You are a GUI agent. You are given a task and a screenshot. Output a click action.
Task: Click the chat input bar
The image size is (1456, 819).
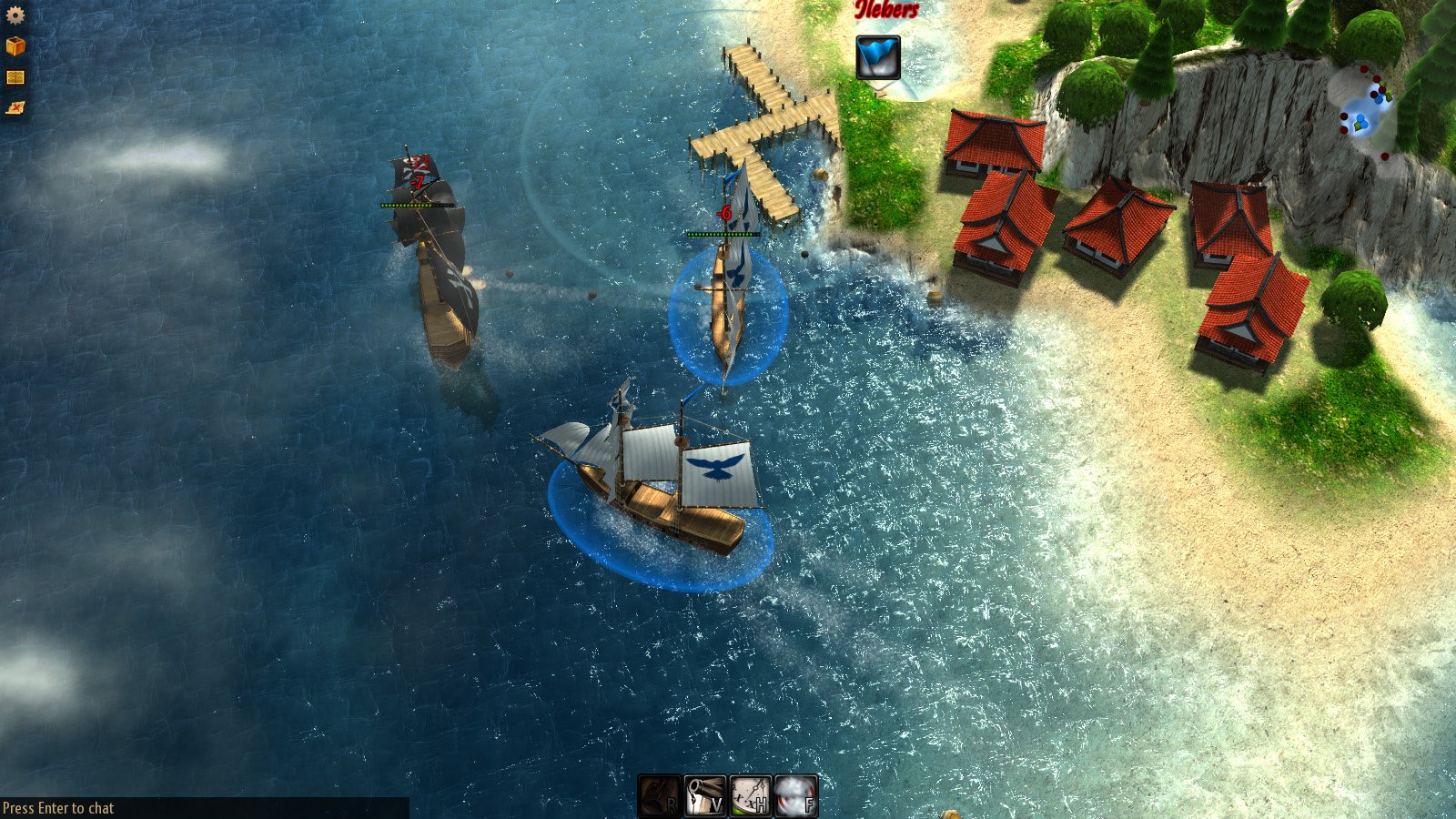(x=59, y=806)
